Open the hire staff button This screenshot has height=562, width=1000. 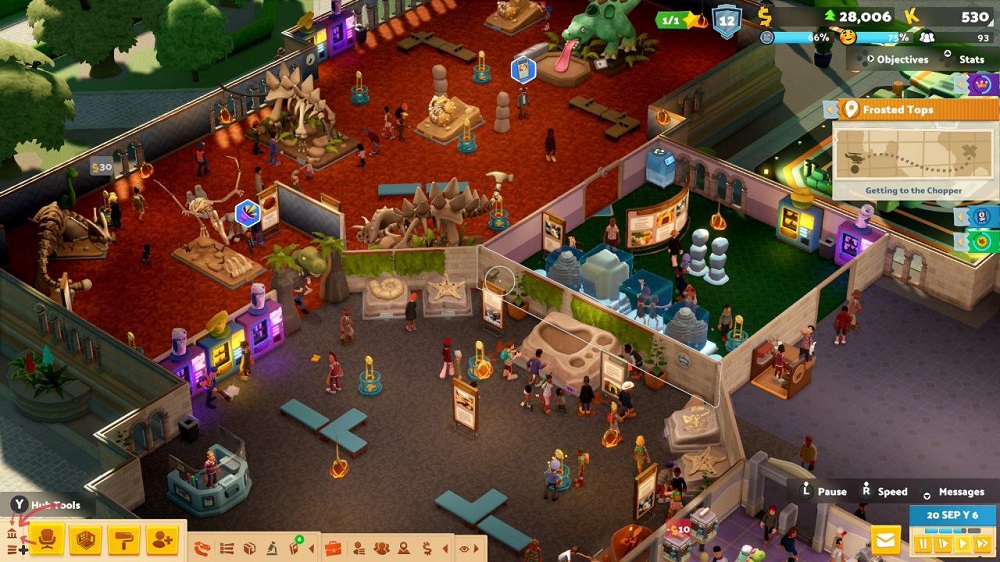[x=162, y=540]
